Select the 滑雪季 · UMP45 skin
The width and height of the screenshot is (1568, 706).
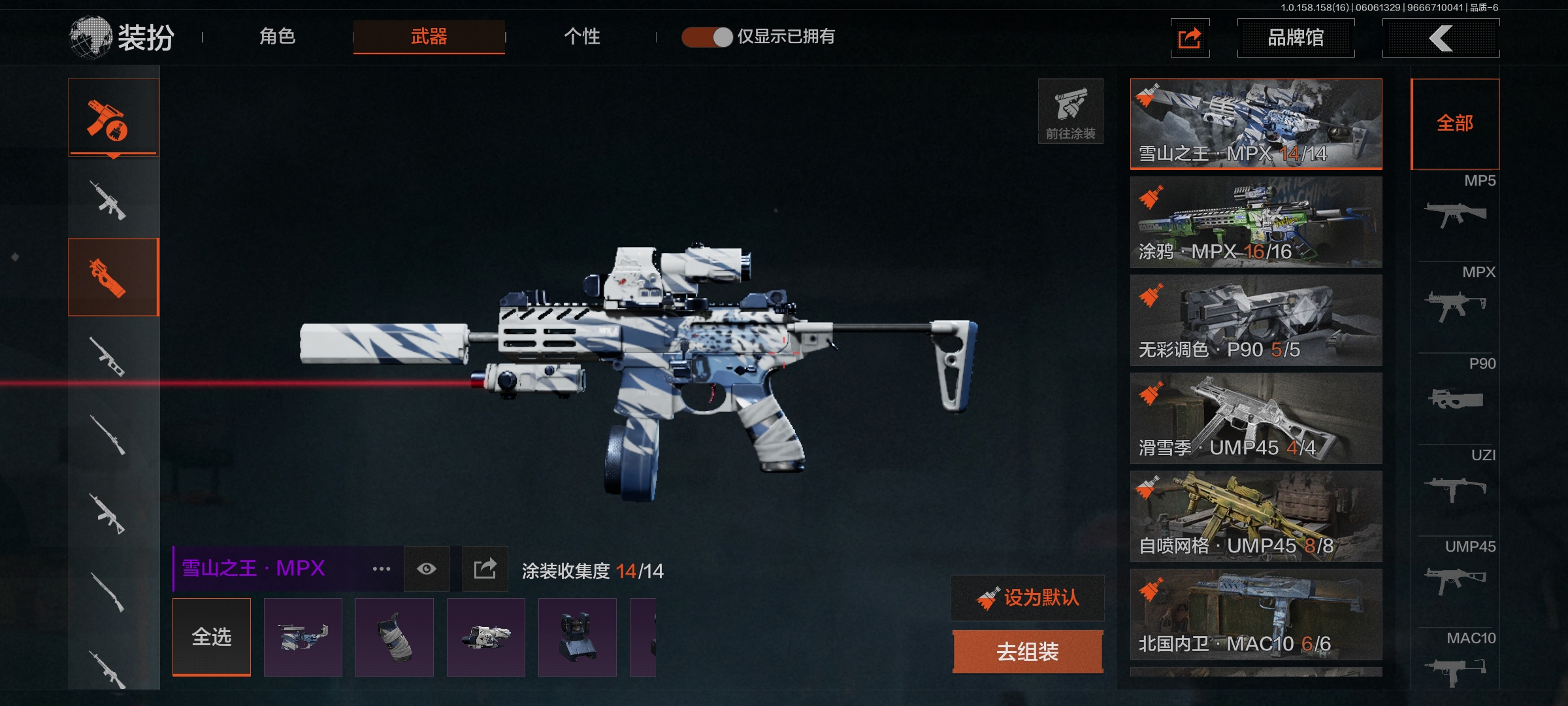[1256, 418]
